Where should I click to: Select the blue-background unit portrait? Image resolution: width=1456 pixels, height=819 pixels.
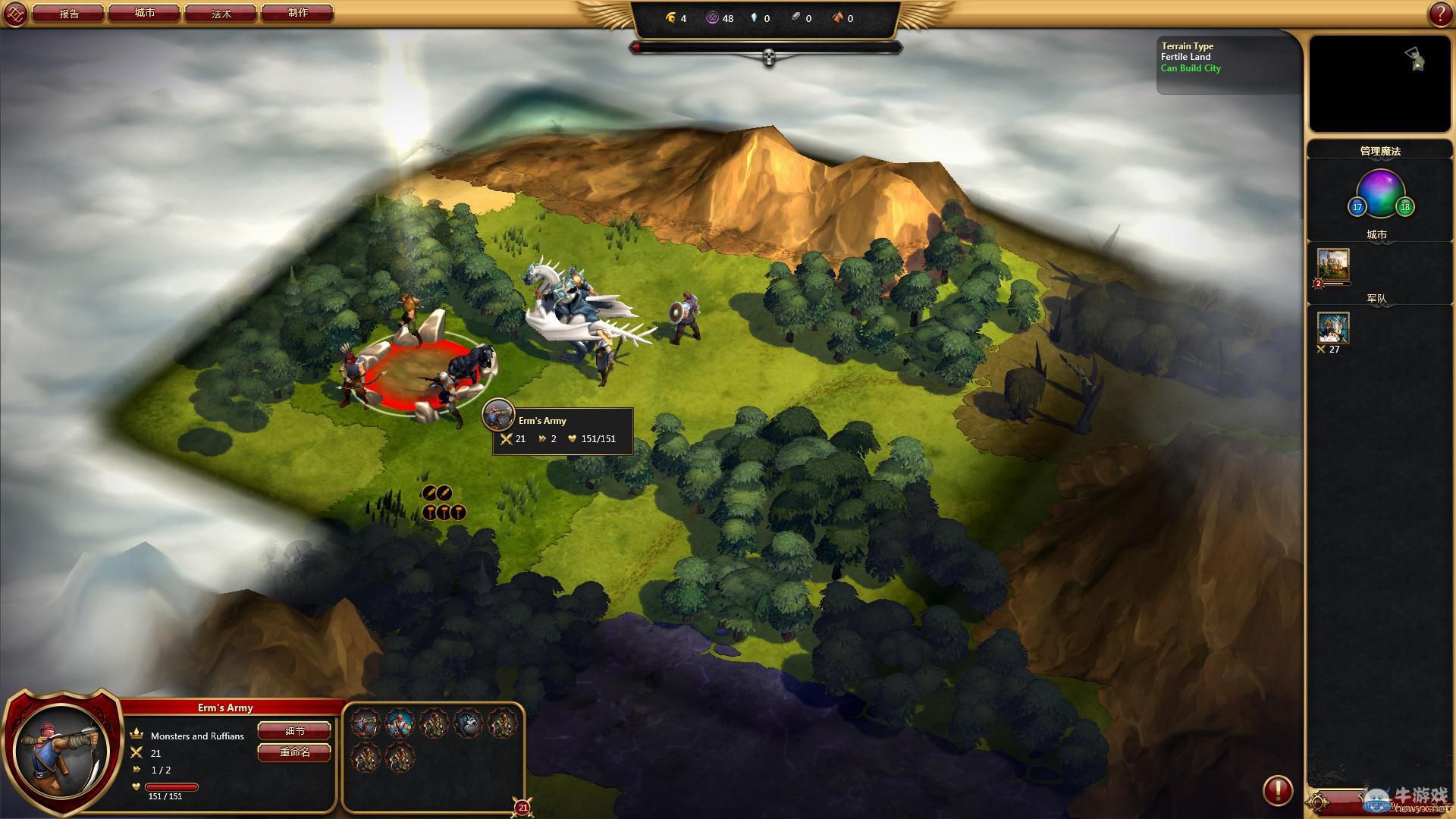pyautogui.click(x=400, y=723)
